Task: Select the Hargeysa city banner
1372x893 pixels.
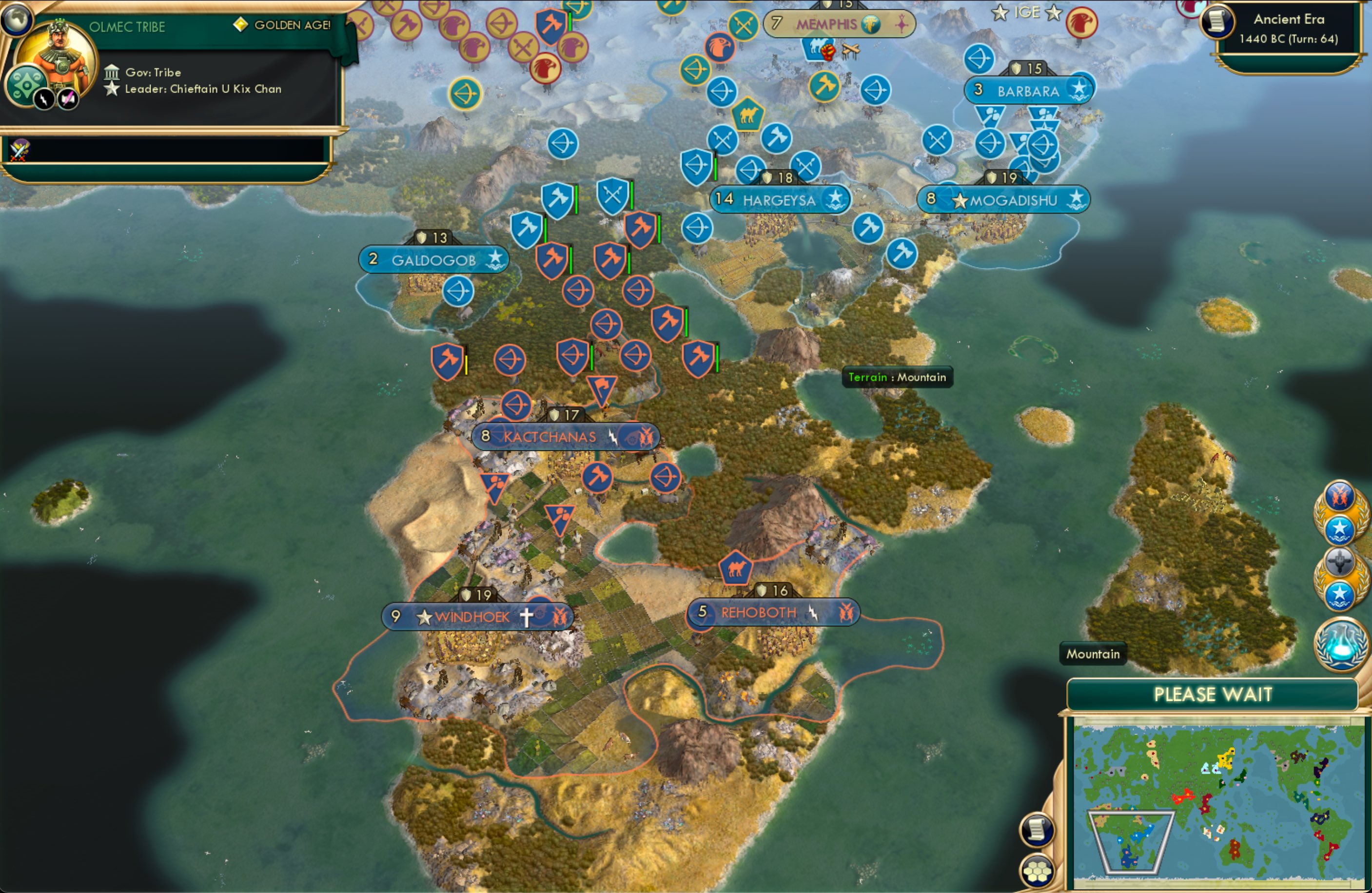Action: (x=780, y=199)
